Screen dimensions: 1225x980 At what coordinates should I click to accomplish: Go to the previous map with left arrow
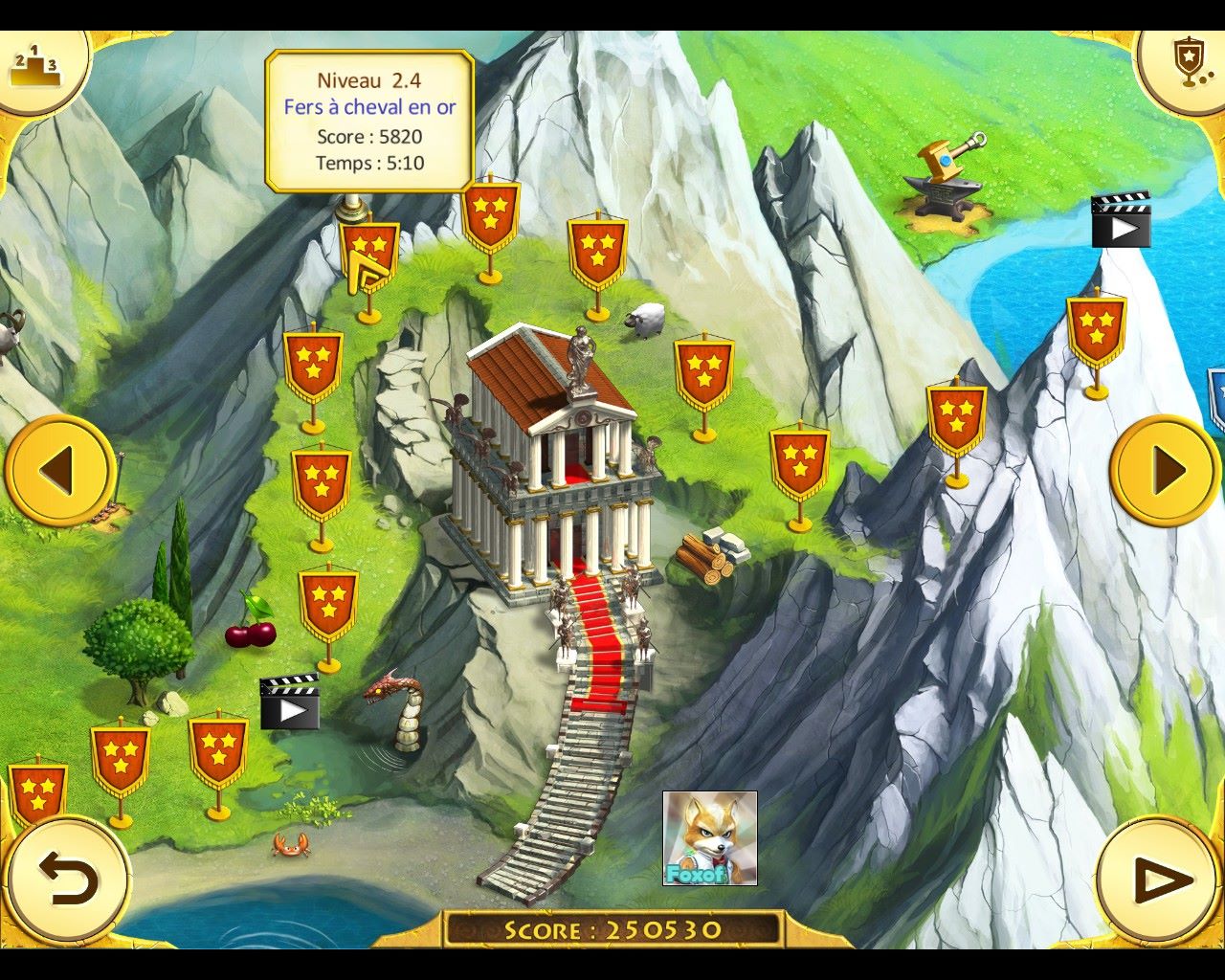59,470
